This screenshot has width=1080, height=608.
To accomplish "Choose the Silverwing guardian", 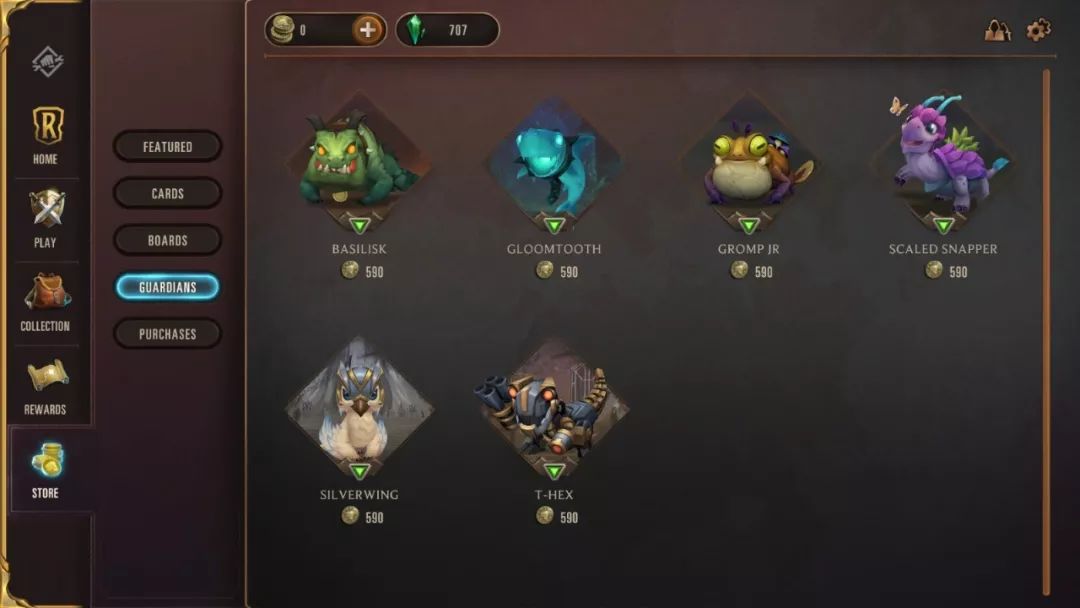I will (x=359, y=410).
